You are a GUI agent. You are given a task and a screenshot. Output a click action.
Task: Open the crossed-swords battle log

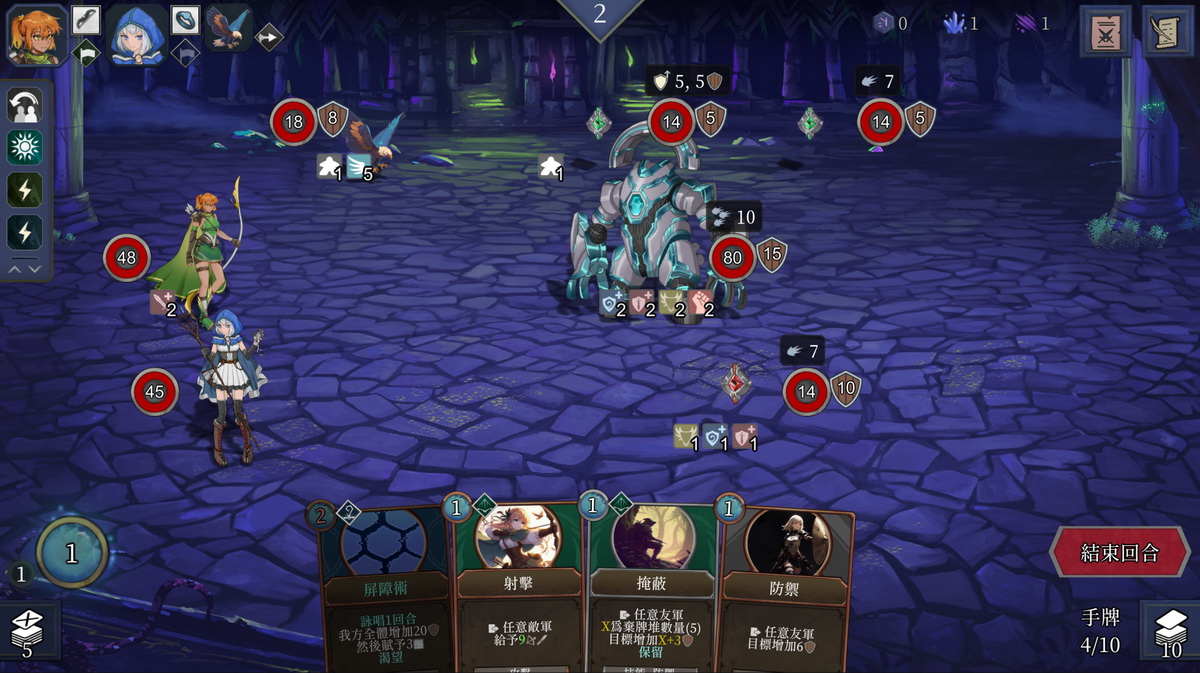[x=1105, y=31]
